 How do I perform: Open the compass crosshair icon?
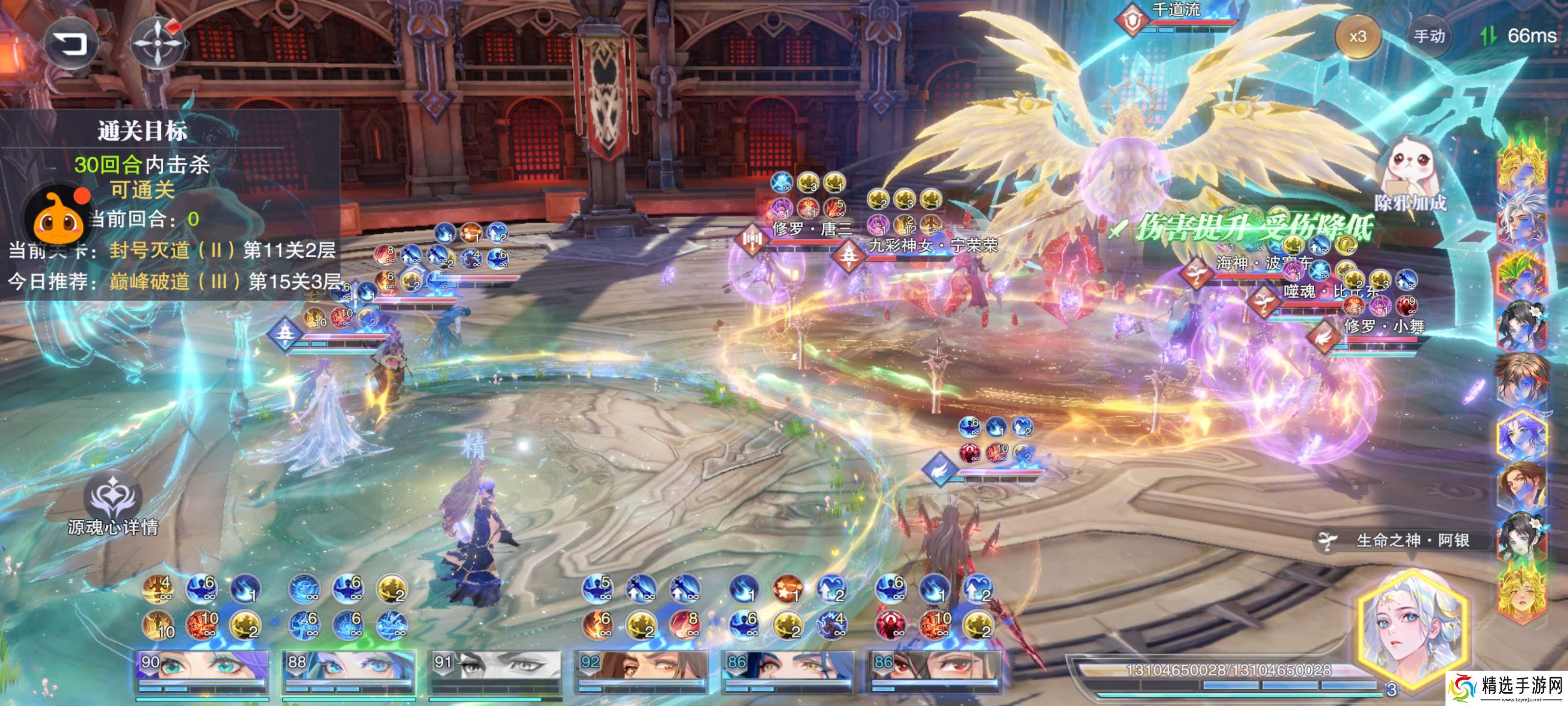(158, 43)
